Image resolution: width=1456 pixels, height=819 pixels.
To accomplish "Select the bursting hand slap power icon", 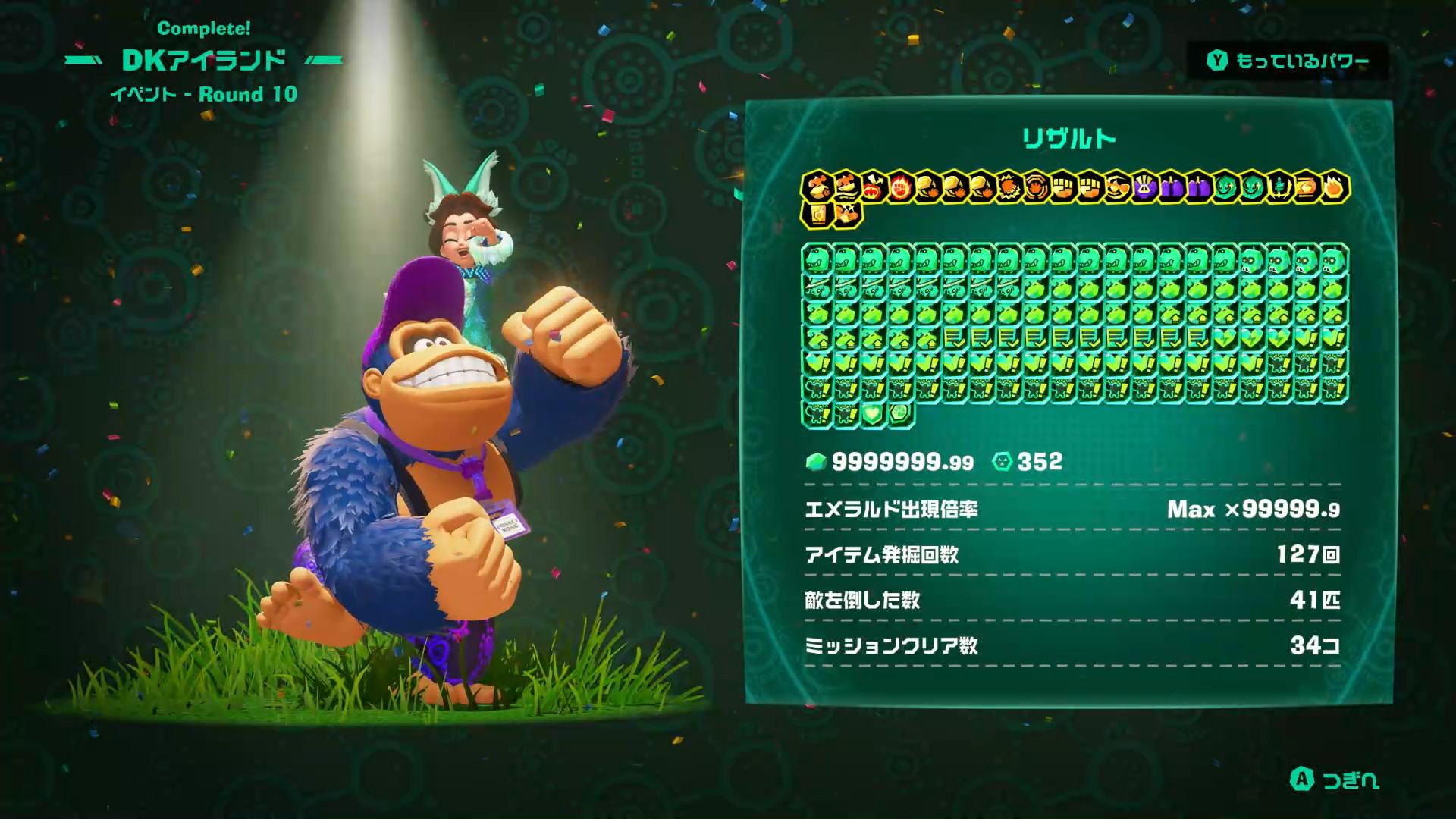I will 1009,187.
